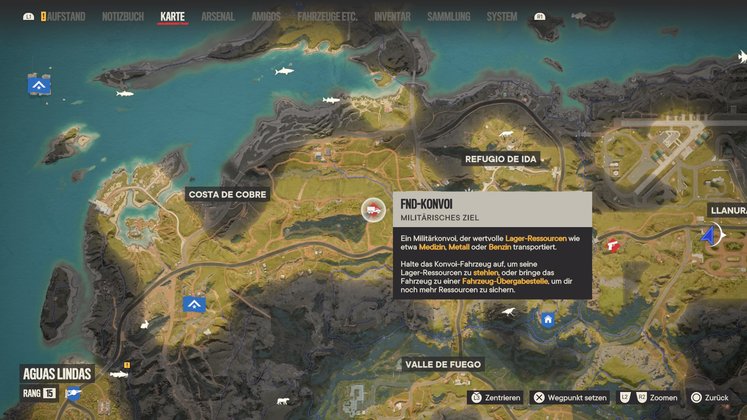The width and height of the screenshot is (747, 420).
Task: Select the shark marker in the northern sea
Action: coord(284,72)
